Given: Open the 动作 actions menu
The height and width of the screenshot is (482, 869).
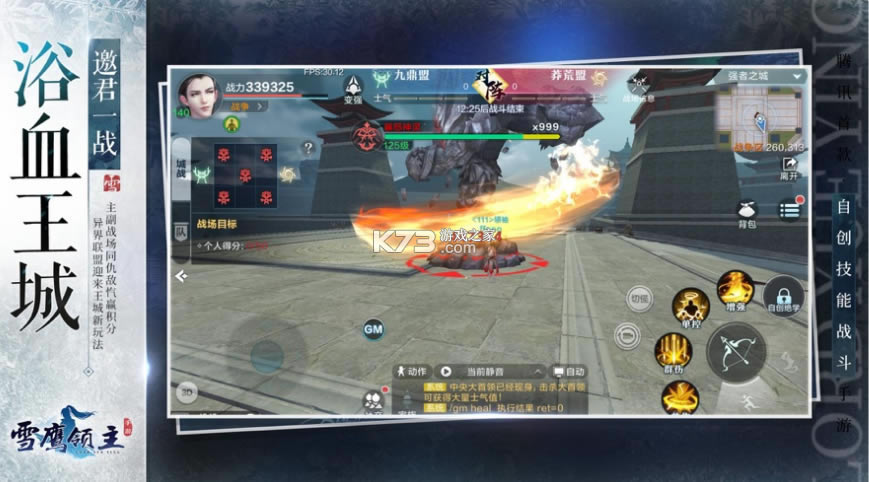Looking at the screenshot, I should pyautogui.click(x=411, y=371).
